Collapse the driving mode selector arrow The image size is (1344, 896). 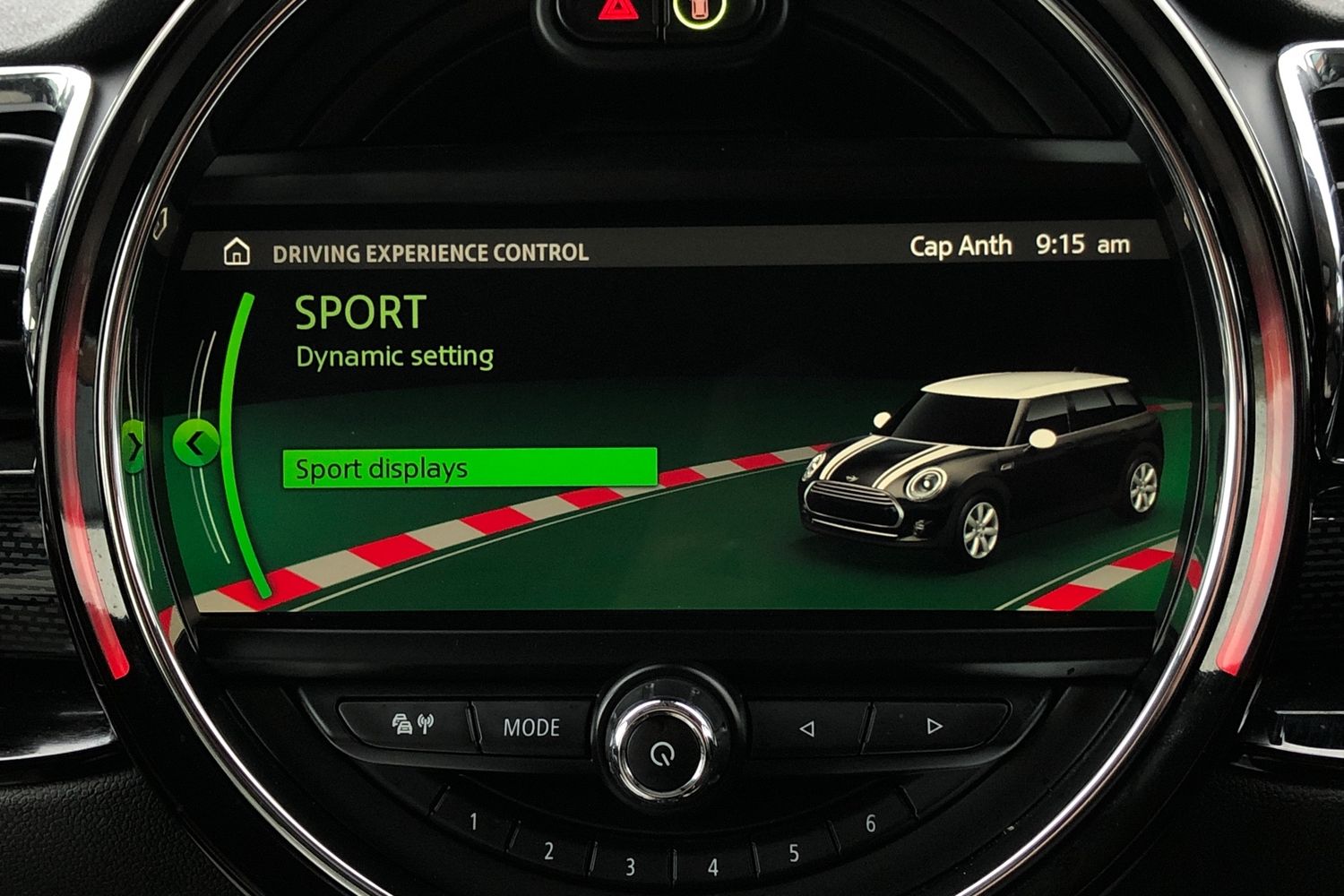click(x=195, y=444)
